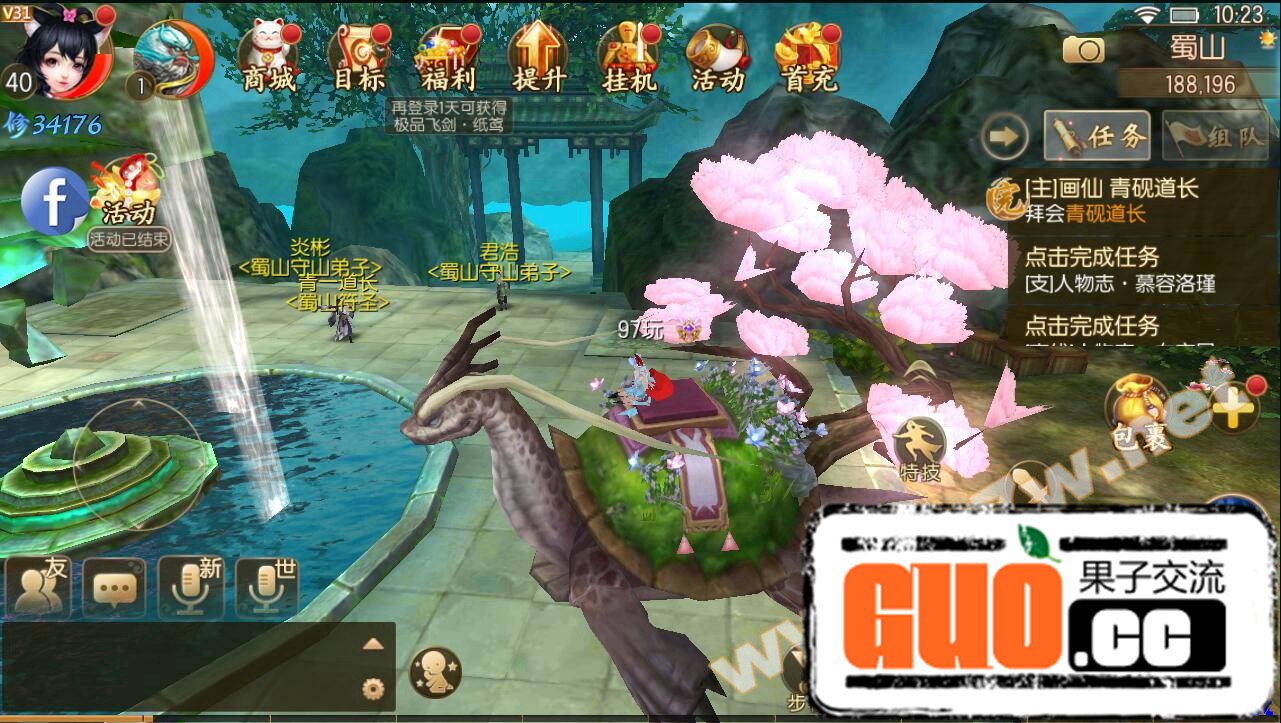
Task: Open the 首充 first-recharge gift
Action: tap(808, 57)
